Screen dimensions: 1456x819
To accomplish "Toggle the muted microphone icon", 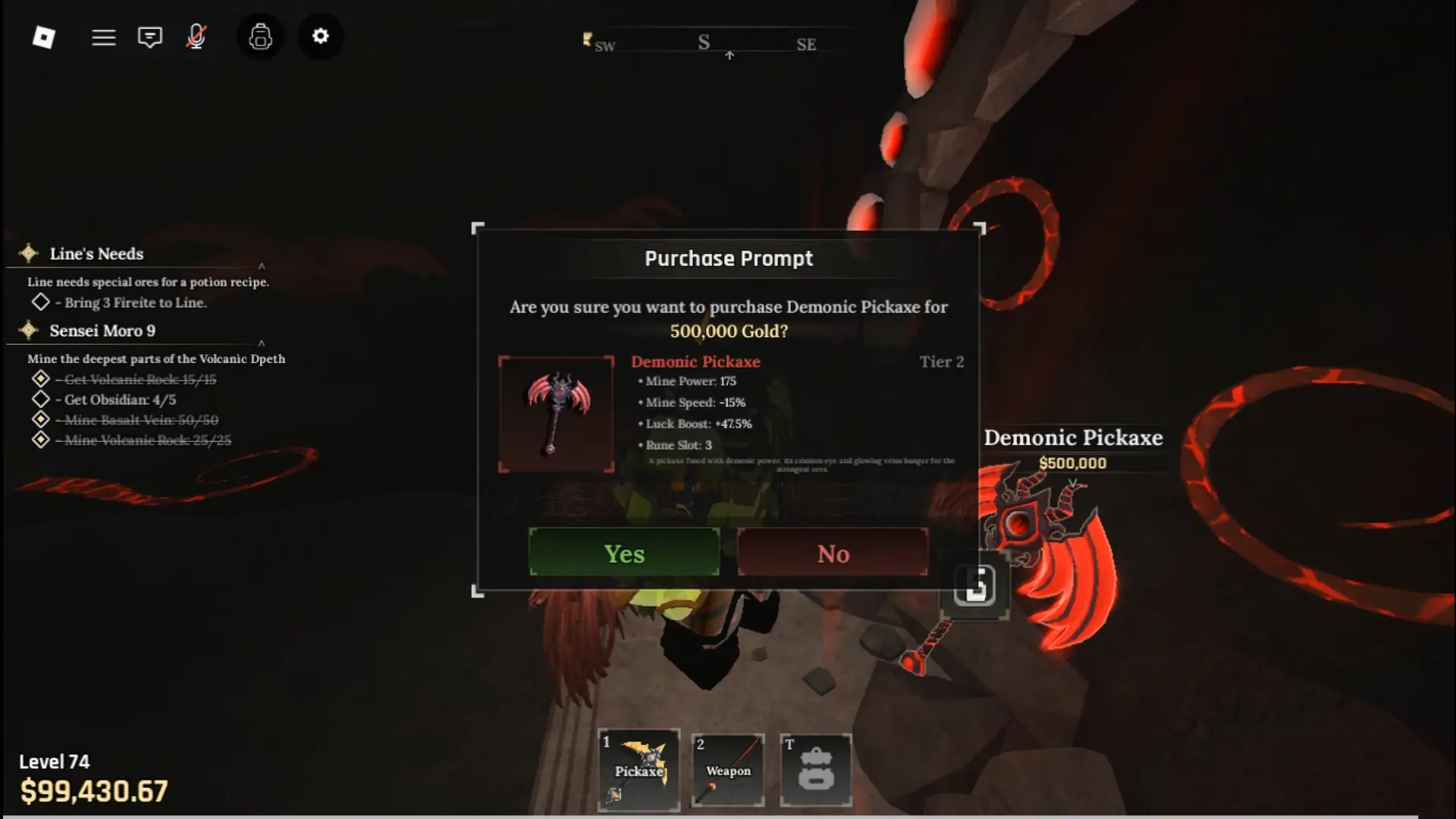I will click(x=196, y=36).
